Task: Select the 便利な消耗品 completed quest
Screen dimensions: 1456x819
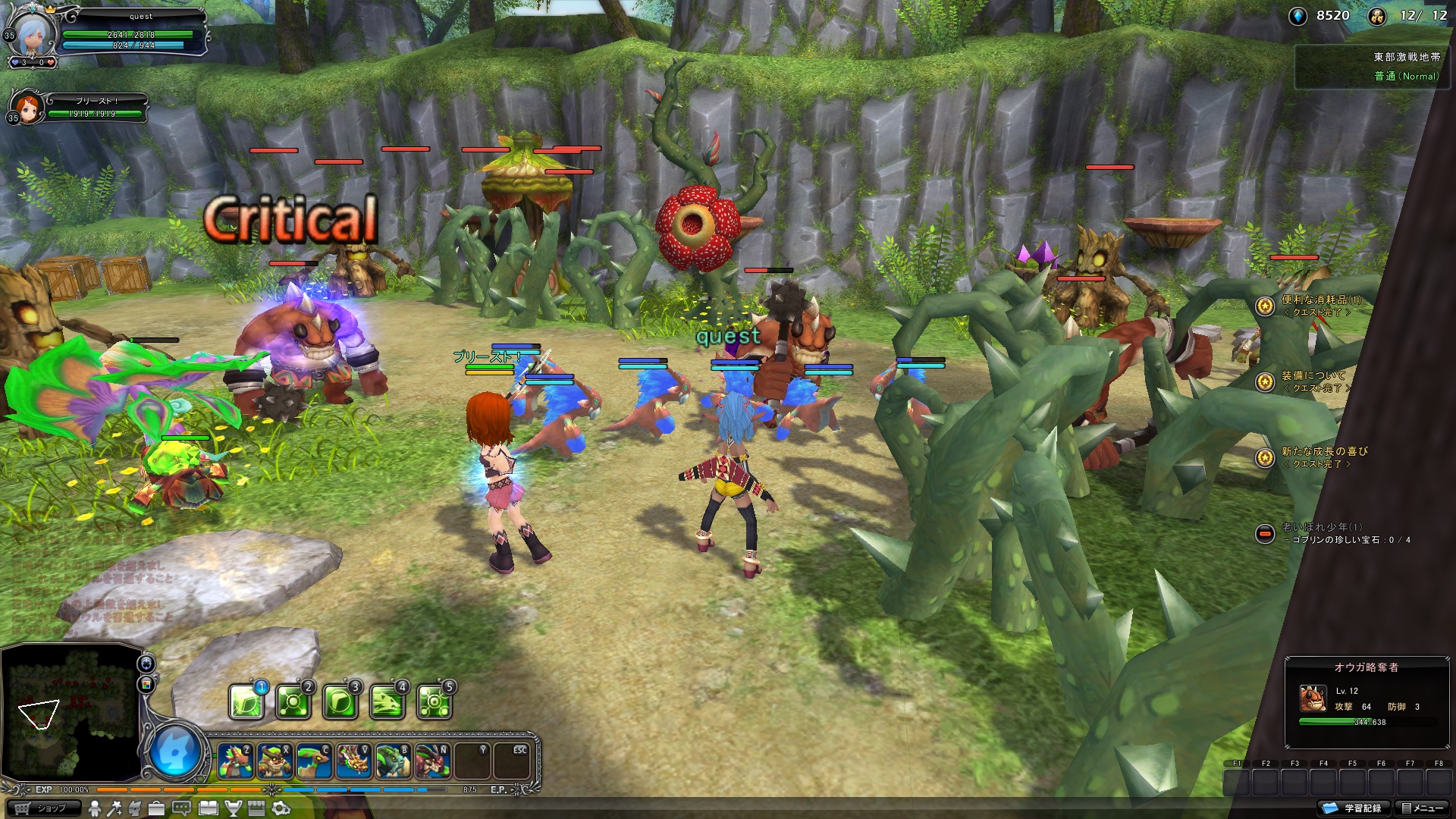Action: pyautogui.click(x=1320, y=300)
